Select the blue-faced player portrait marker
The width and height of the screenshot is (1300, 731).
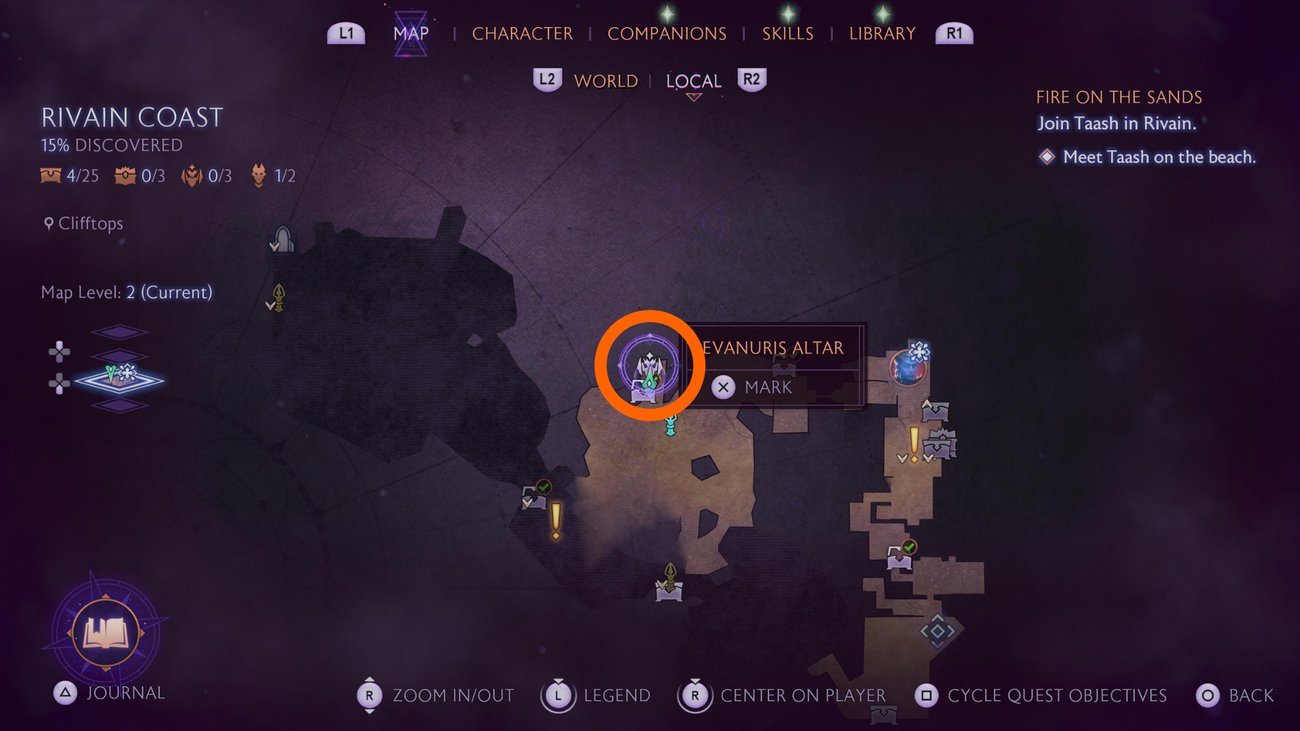(x=908, y=366)
